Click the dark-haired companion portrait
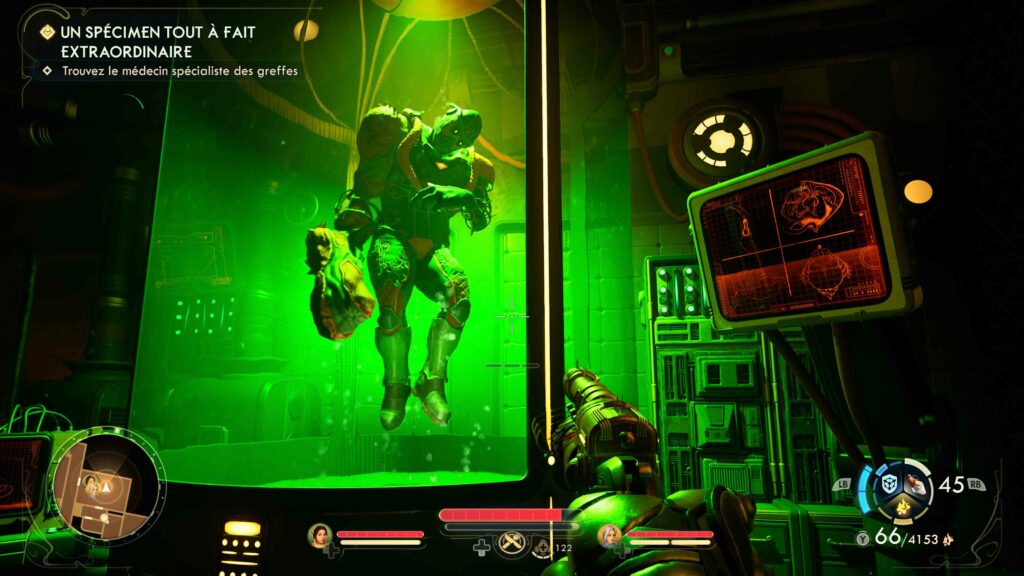 (320, 535)
